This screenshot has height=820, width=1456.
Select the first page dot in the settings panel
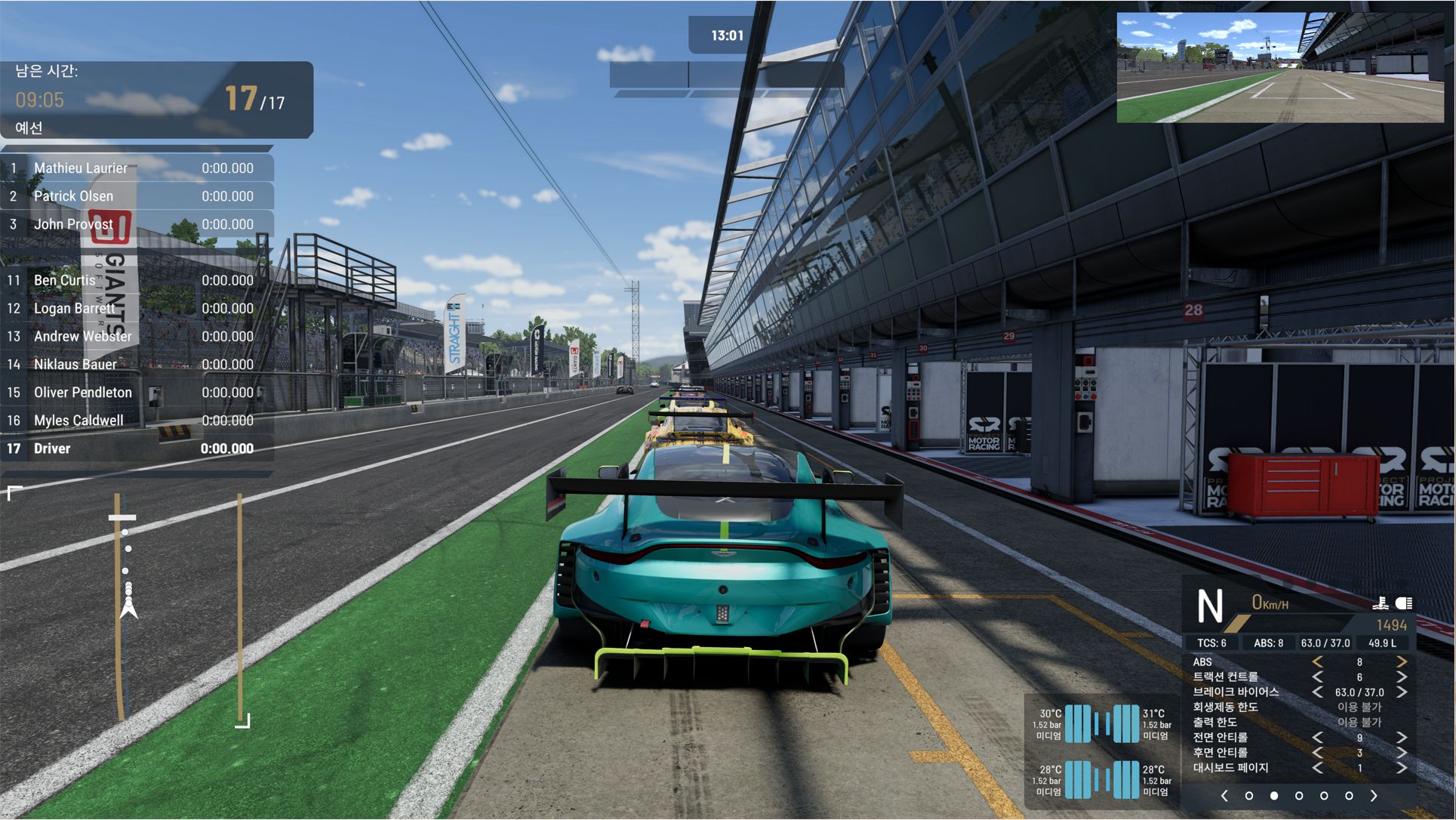pos(1249,796)
